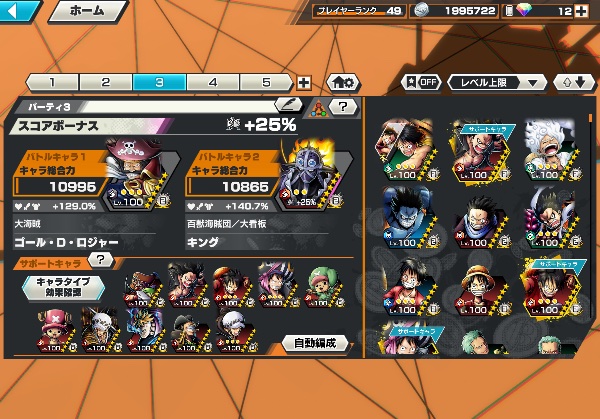Switch to party tab 2

[104, 83]
